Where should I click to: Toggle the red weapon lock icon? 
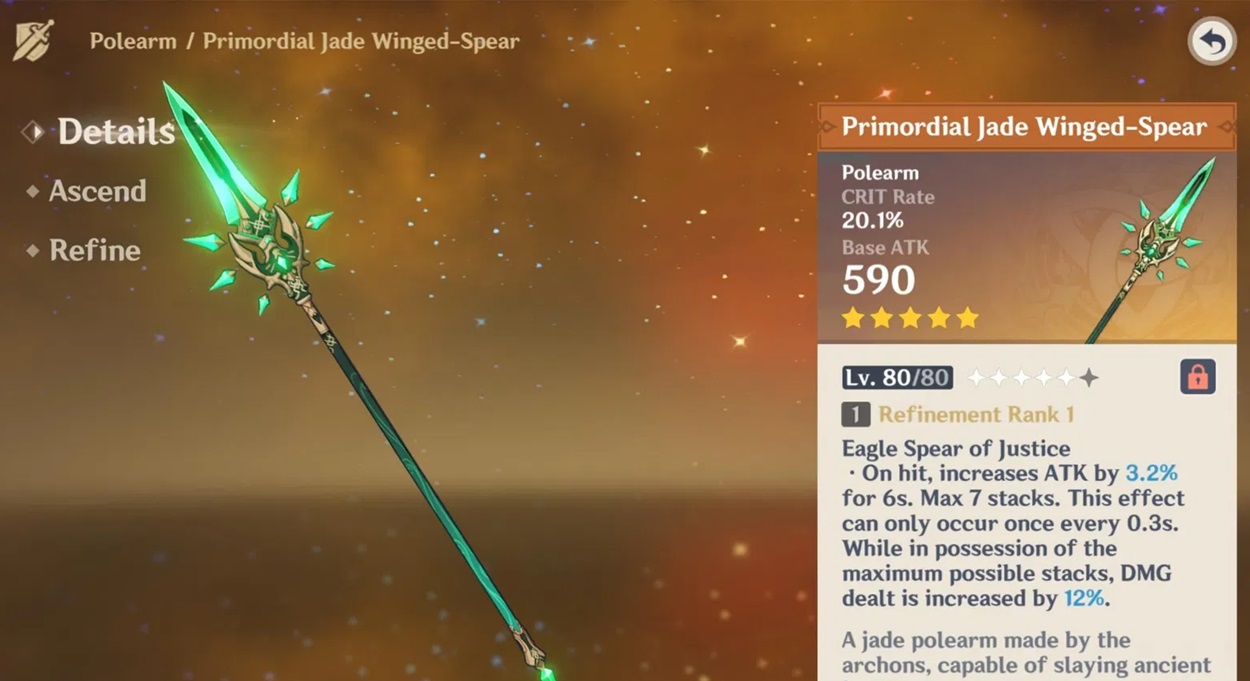(x=1198, y=377)
